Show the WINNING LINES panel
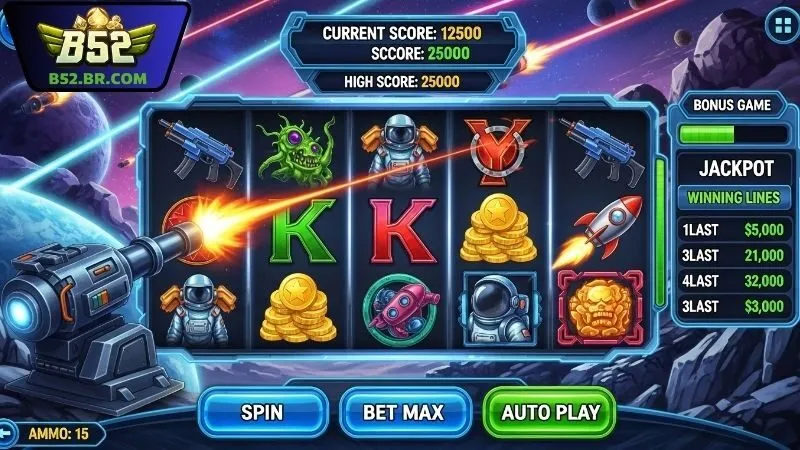 [x=735, y=197]
